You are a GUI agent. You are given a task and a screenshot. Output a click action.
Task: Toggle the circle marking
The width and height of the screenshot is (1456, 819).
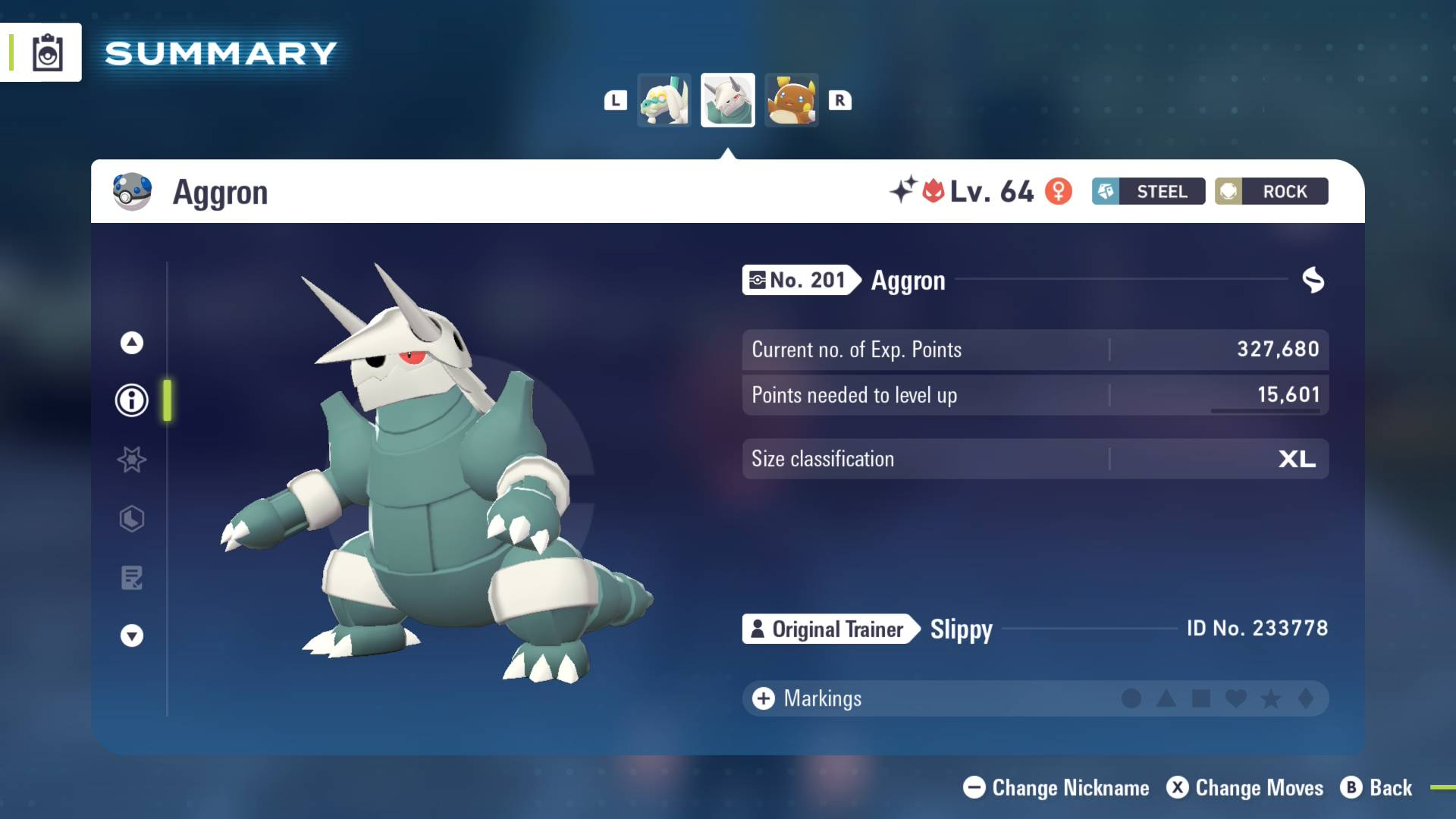point(1131,698)
